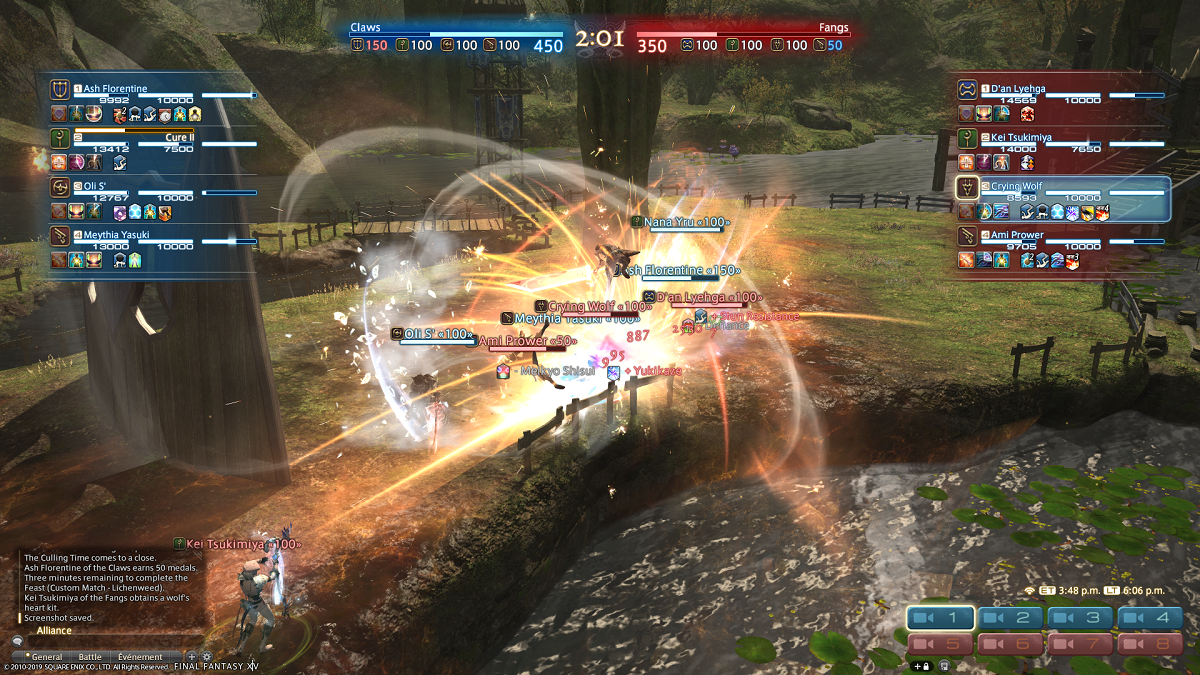Add a new chat tab with plus button
Screen dimensions: 1200x675
pos(192,657)
